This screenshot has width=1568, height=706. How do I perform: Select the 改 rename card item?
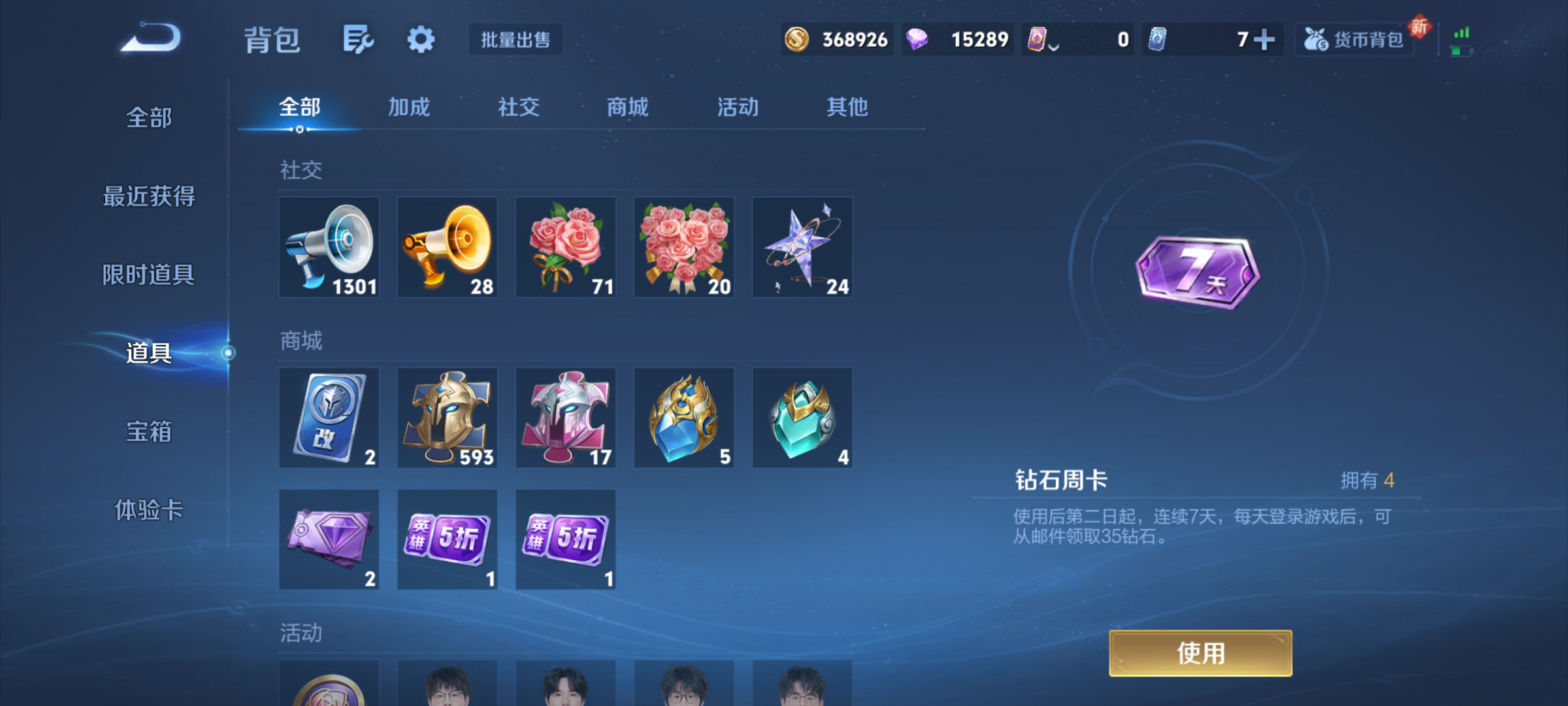[x=329, y=418]
